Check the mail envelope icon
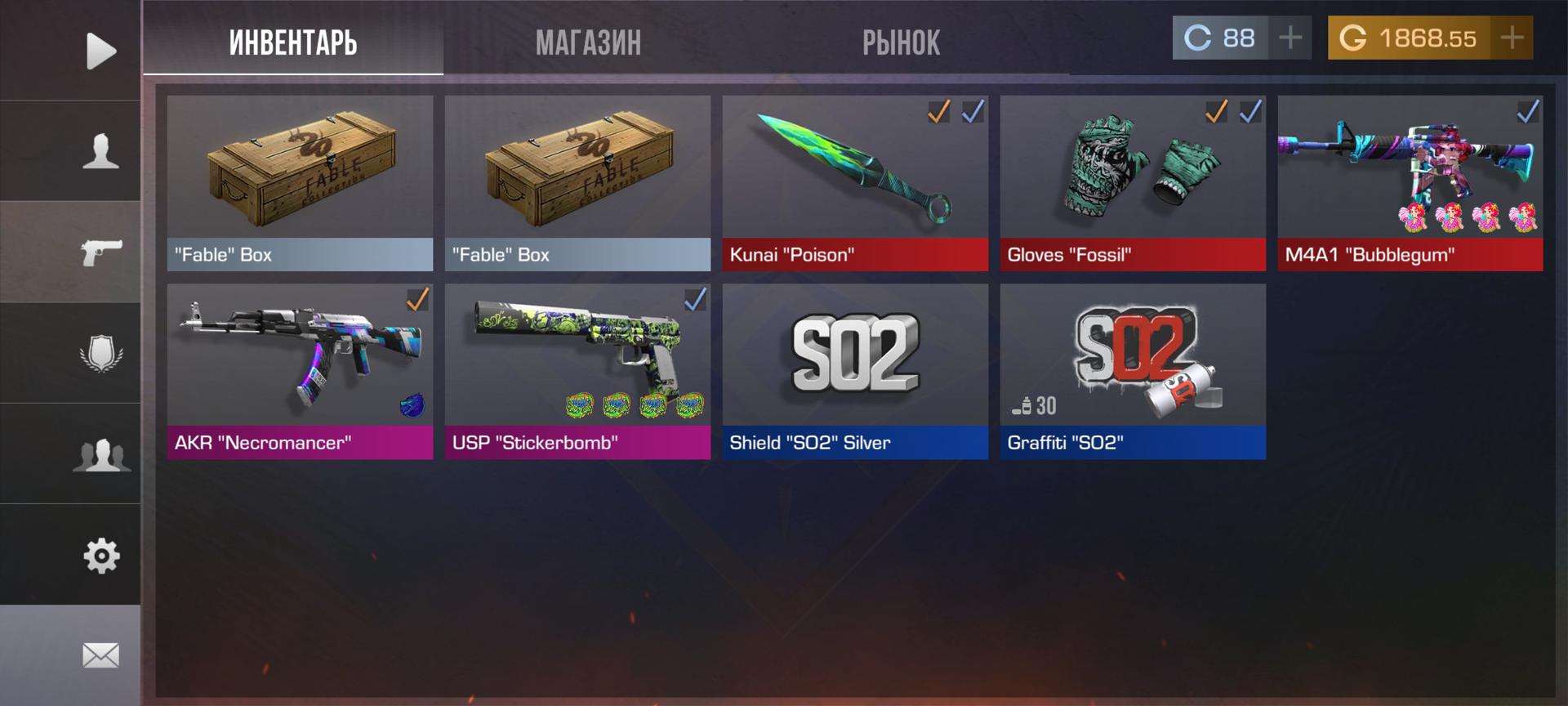This screenshot has height=706, width=1568. pyautogui.click(x=101, y=655)
